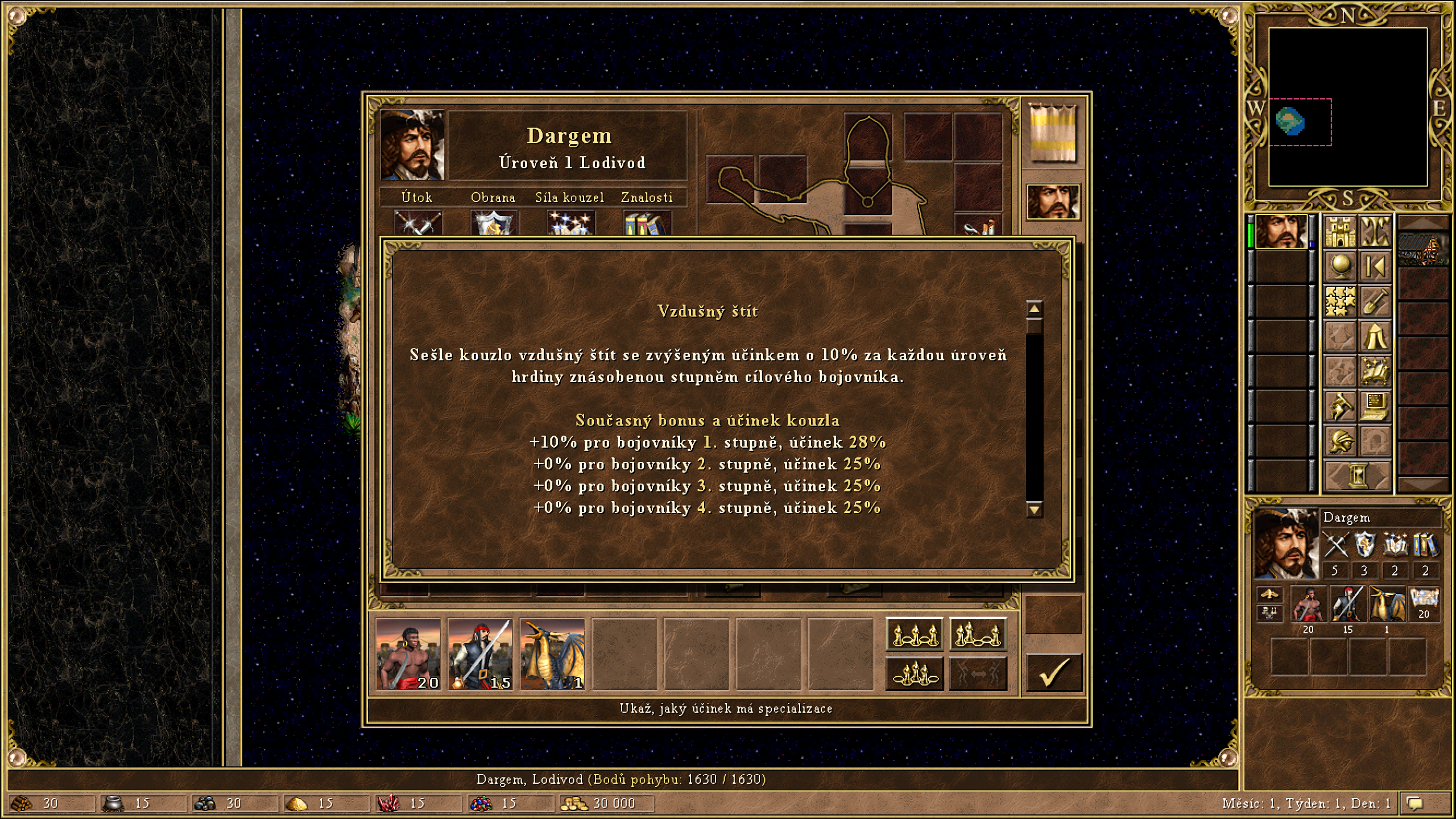This screenshot has height=819, width=1456.
Task: Put the hero to sleep with tent button
Action: point(1375,336)
